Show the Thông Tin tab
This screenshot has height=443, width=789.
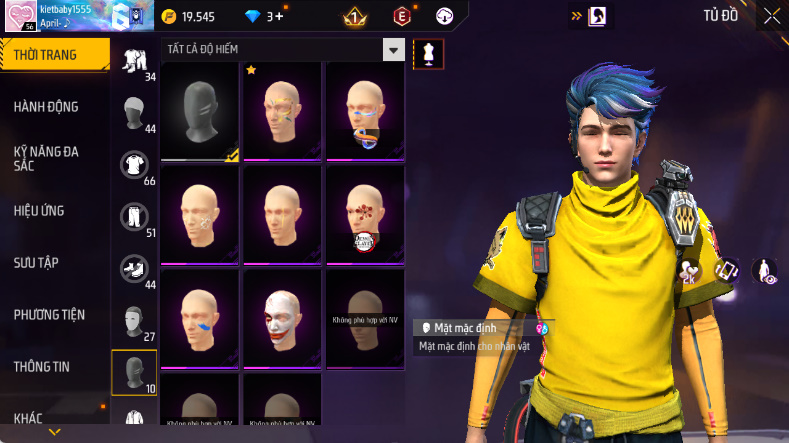click(x=42, y=367)
